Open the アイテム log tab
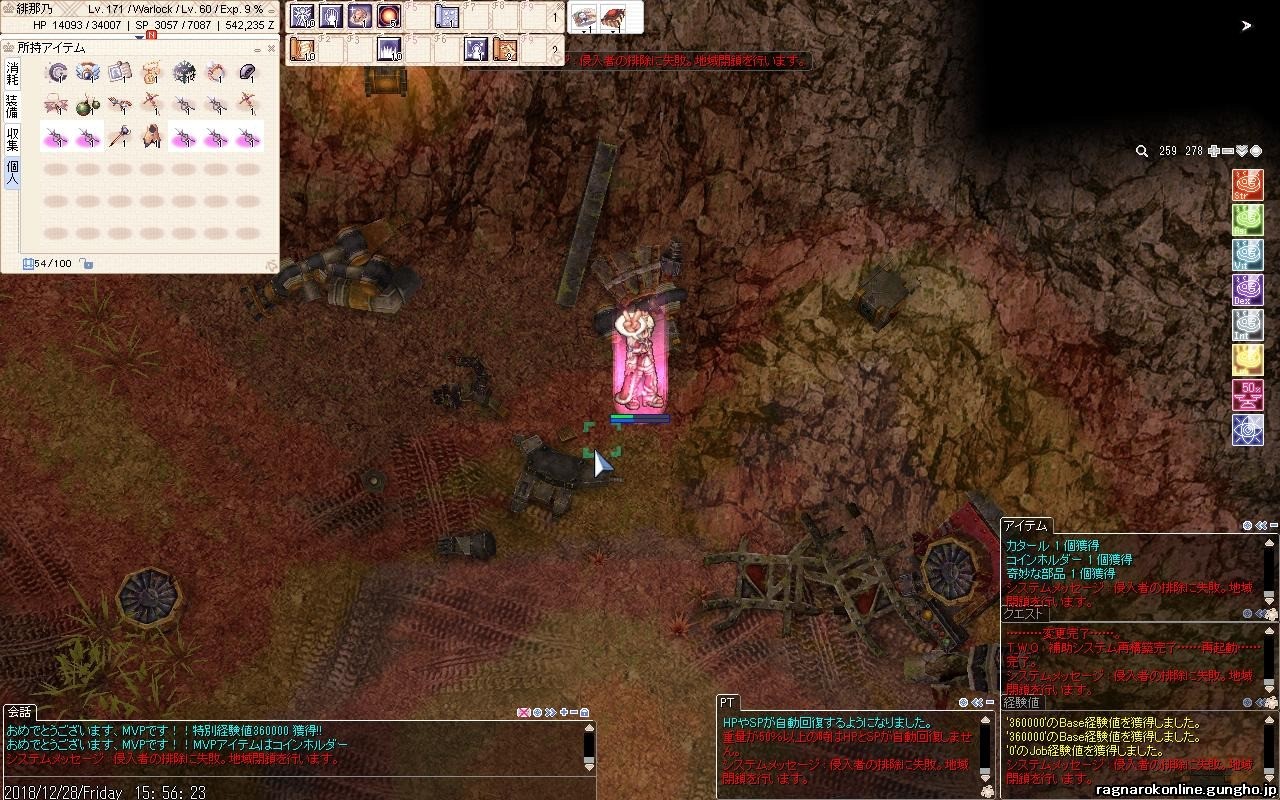This screenshot has width=1280, height=800. click(1025, 526)
